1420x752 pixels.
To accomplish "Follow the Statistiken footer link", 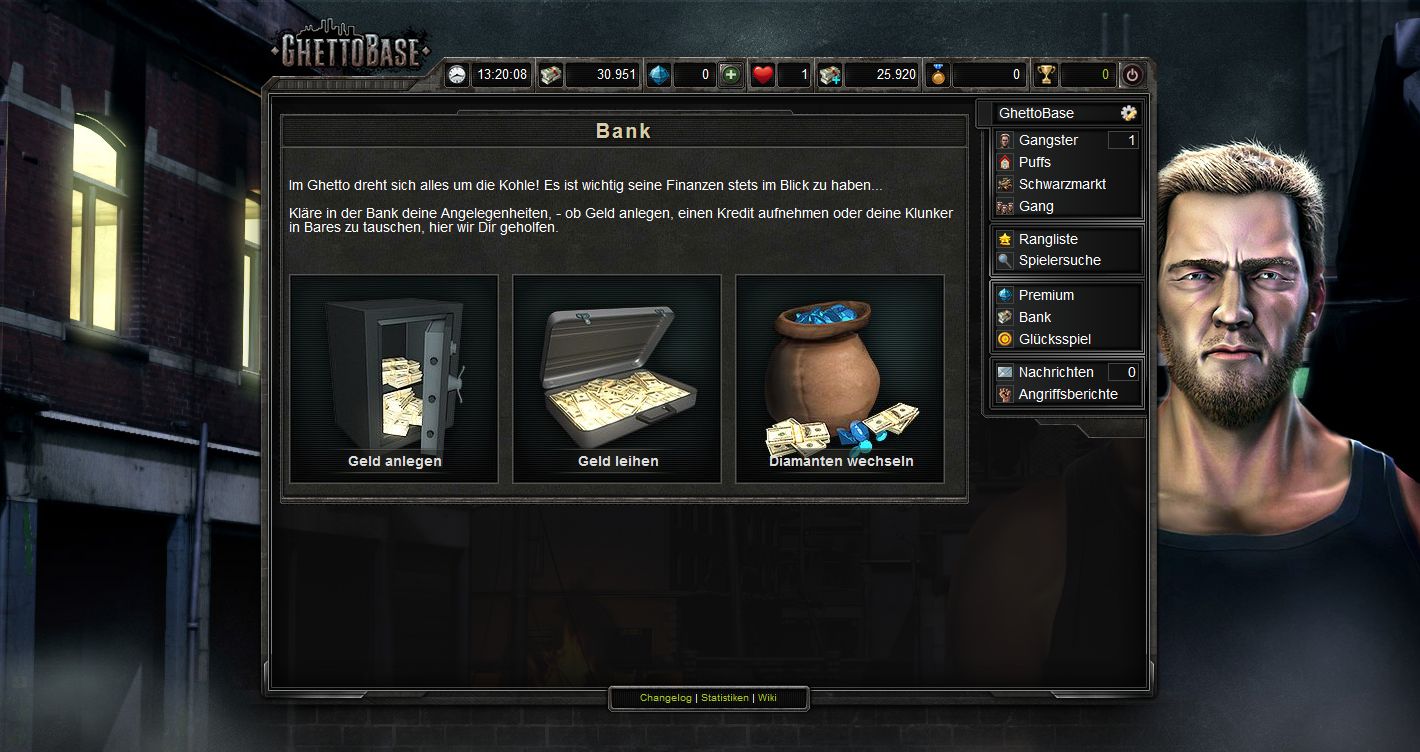I will (725, 698).
